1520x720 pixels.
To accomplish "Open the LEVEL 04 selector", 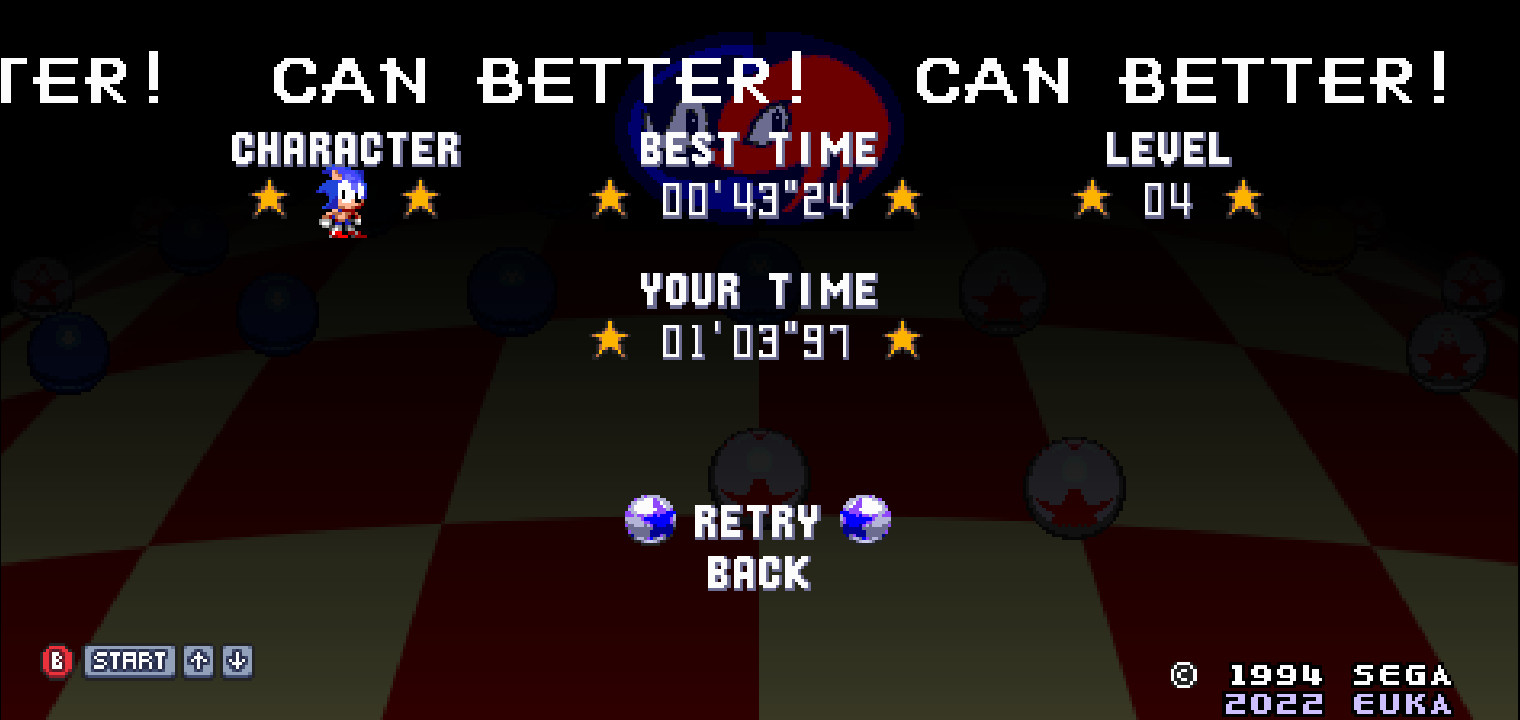I will click(1168, 200).
